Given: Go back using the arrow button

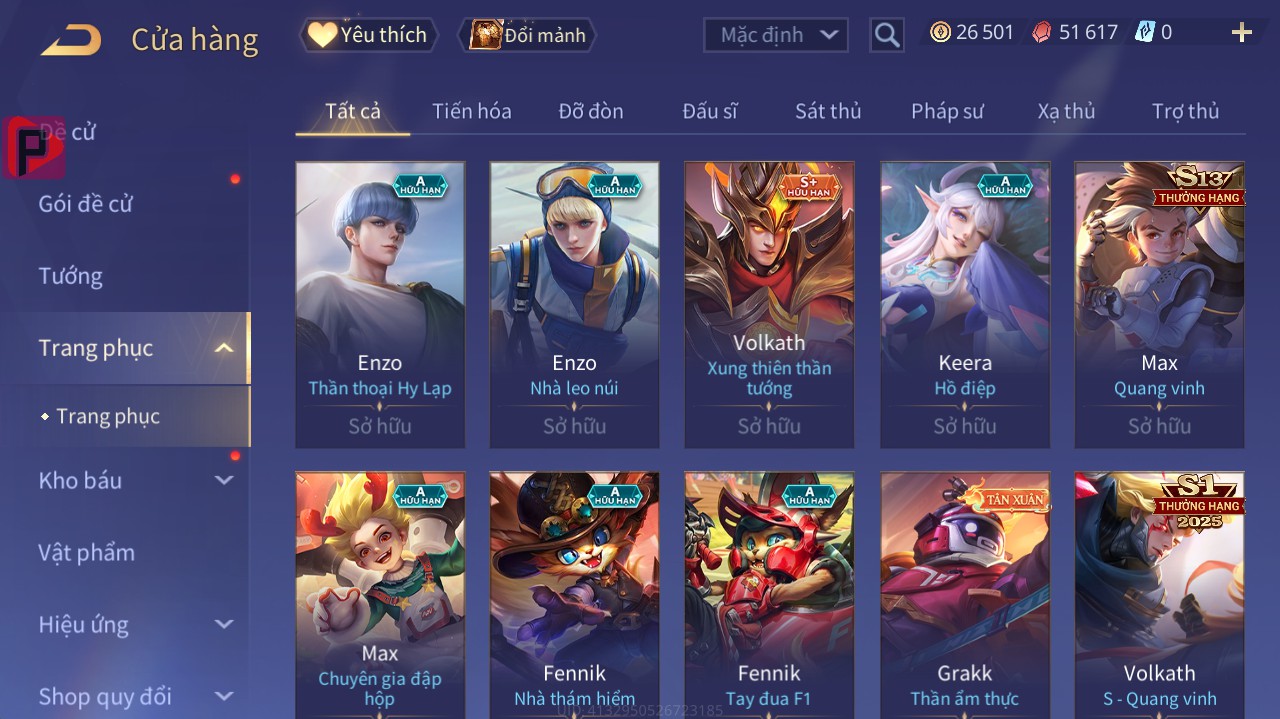Looking at the screenshot, I should (x=71, y=40).
